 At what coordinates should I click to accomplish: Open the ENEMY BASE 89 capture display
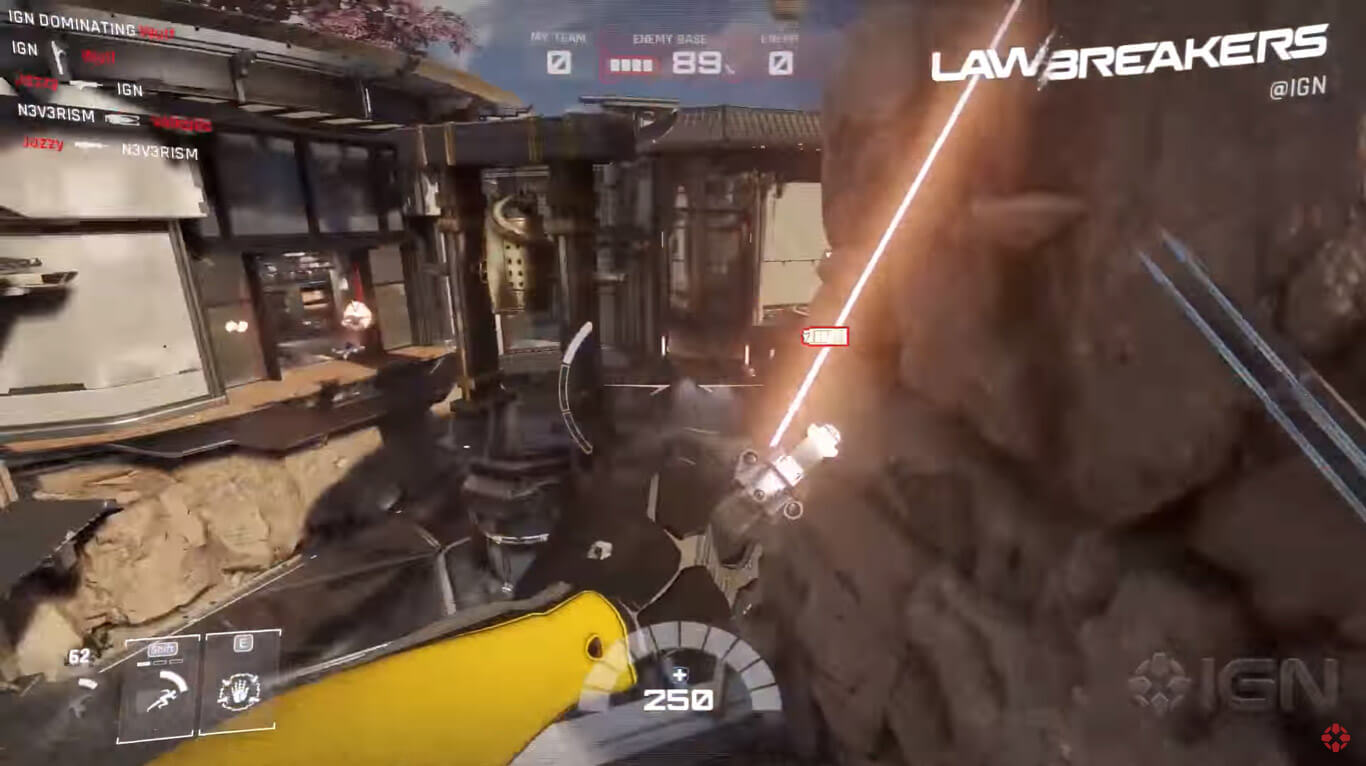(x=690, y=61)
